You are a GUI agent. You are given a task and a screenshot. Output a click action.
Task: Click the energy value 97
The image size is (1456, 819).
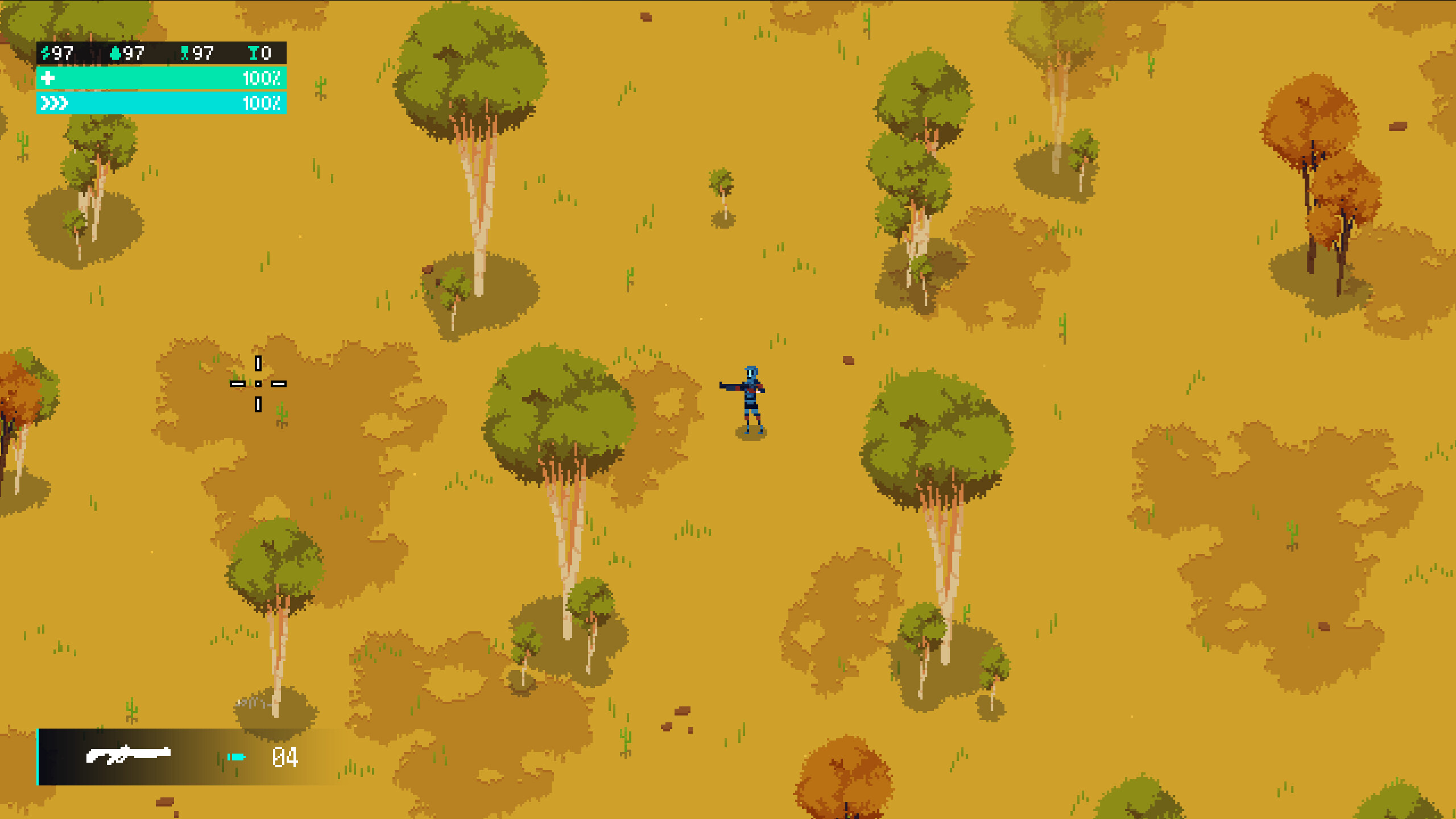point(64,54)
